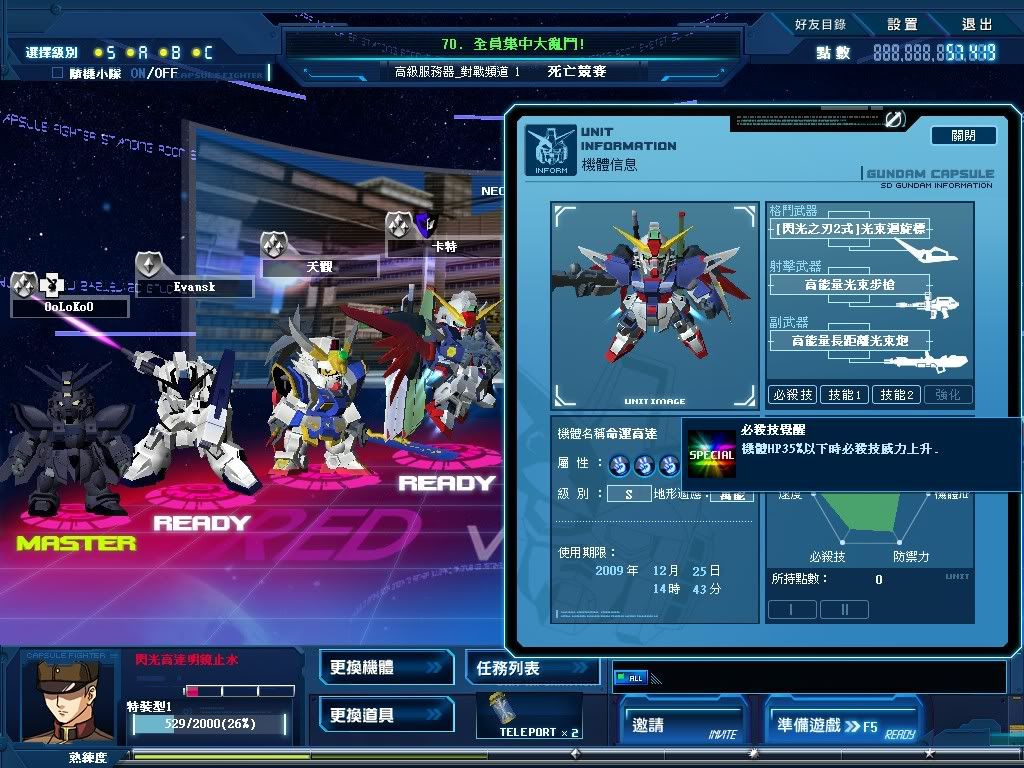Select the Teleport x2 item slot
Viewport: 1024px width, 768px height.
pyautogui.click(x=527, y=716)
